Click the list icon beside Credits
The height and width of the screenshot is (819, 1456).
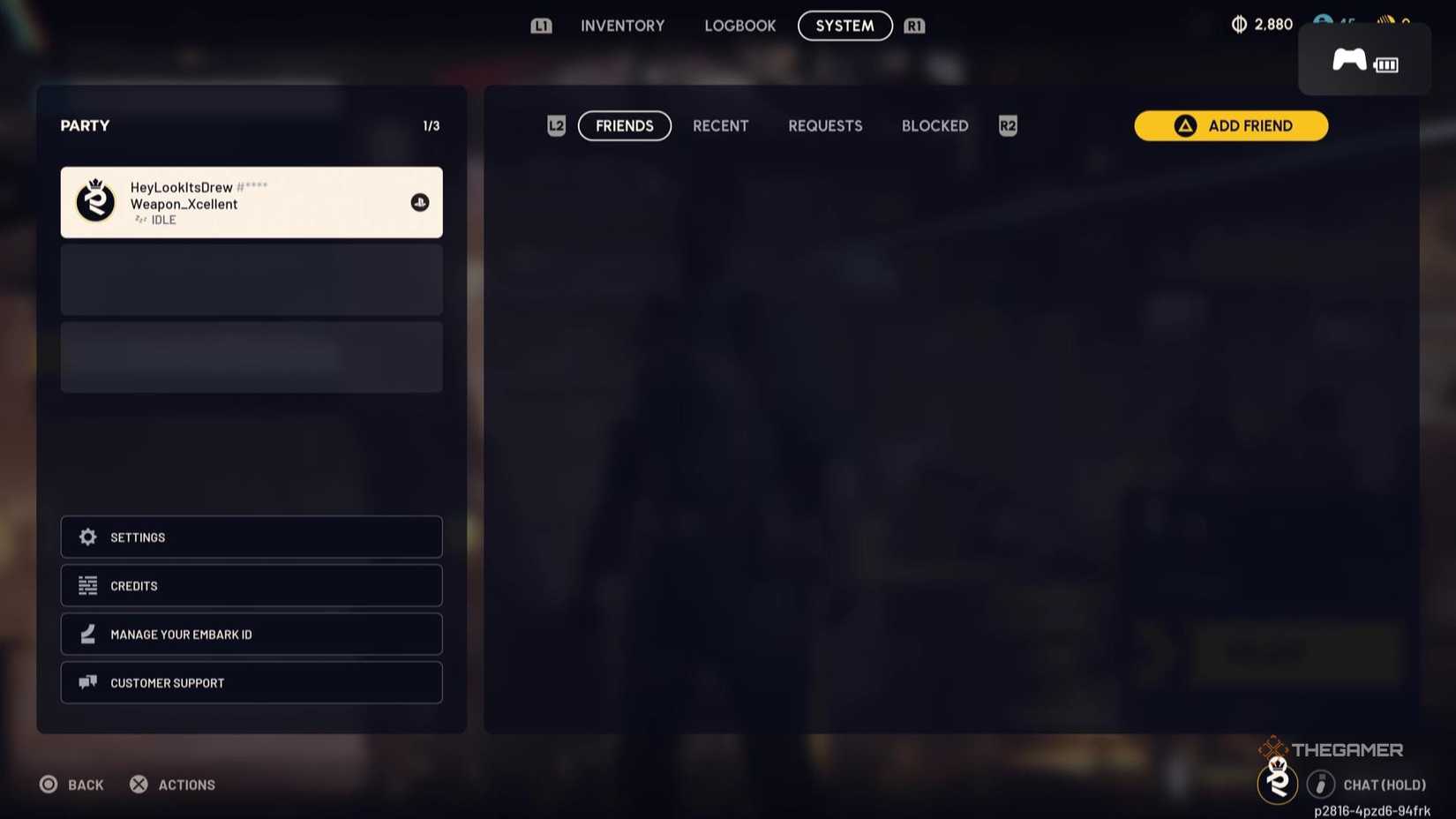tap(87, 585)
